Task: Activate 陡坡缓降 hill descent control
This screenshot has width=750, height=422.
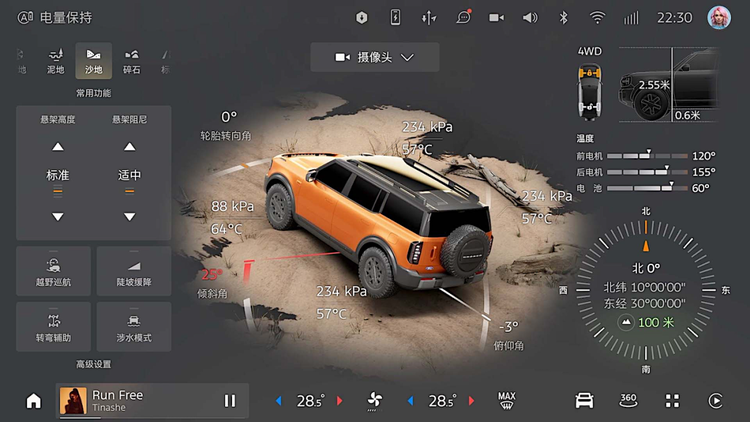Action: [x=134, y=271]
